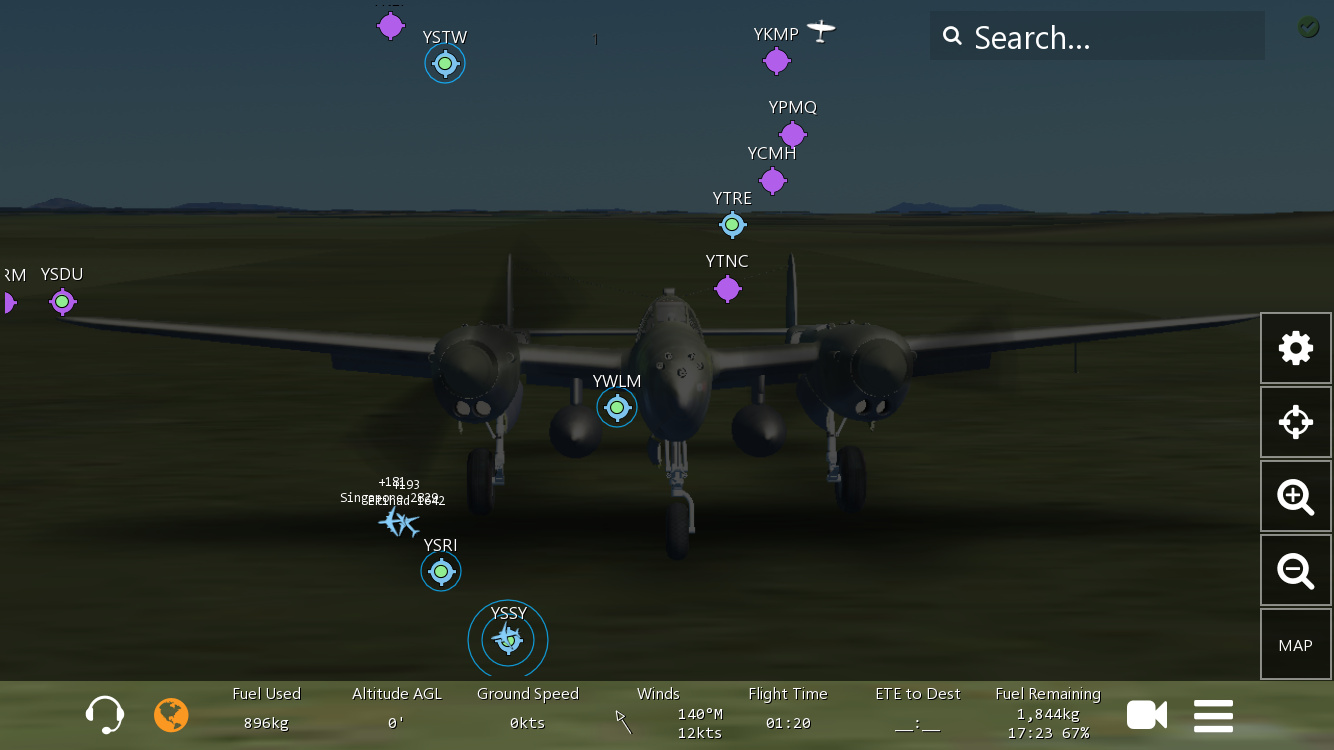Choose the YTNC airport marker
1334x750 pixels.
[727, 289]
